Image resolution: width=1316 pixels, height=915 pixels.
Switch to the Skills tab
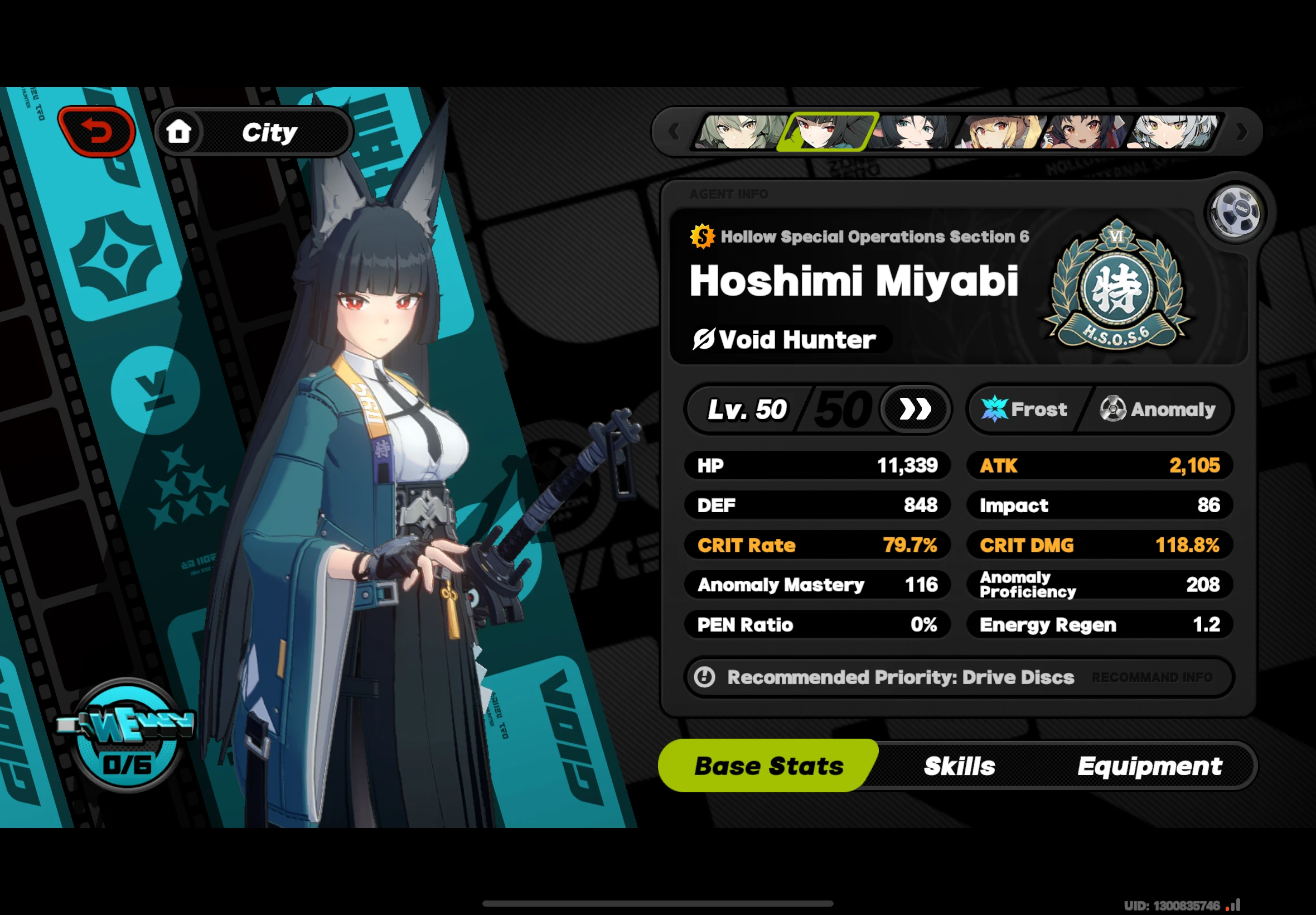coord(959,765)
